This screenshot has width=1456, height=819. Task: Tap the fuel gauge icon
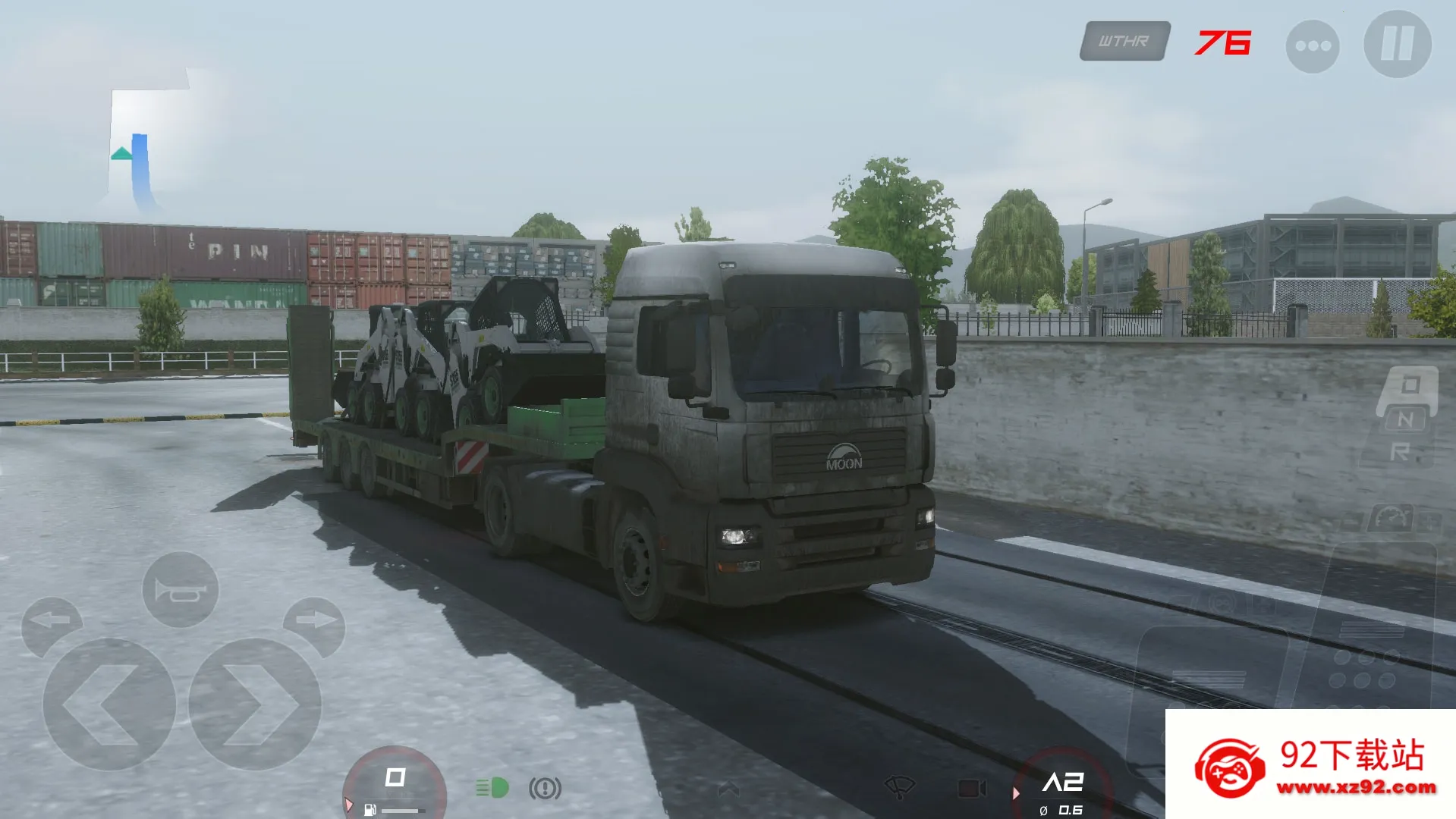point(370,808)
